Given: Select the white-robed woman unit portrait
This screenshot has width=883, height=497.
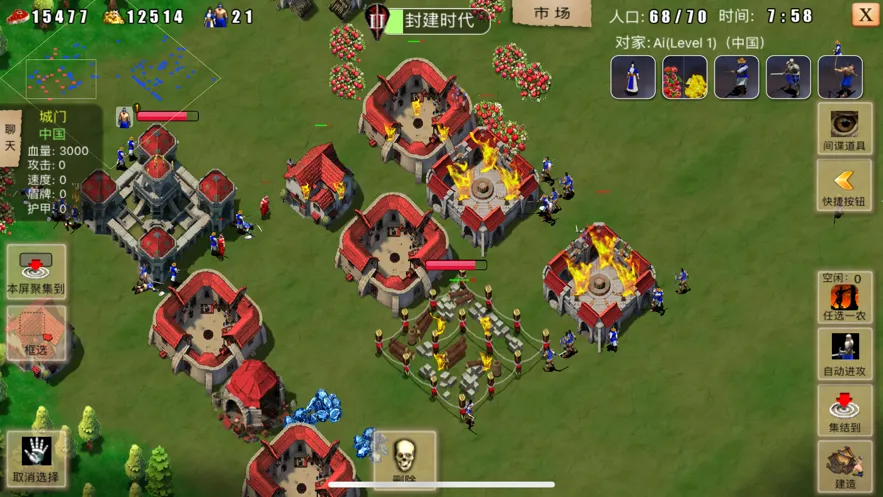Looking at the screenshot, I should [x=633, y=78].
